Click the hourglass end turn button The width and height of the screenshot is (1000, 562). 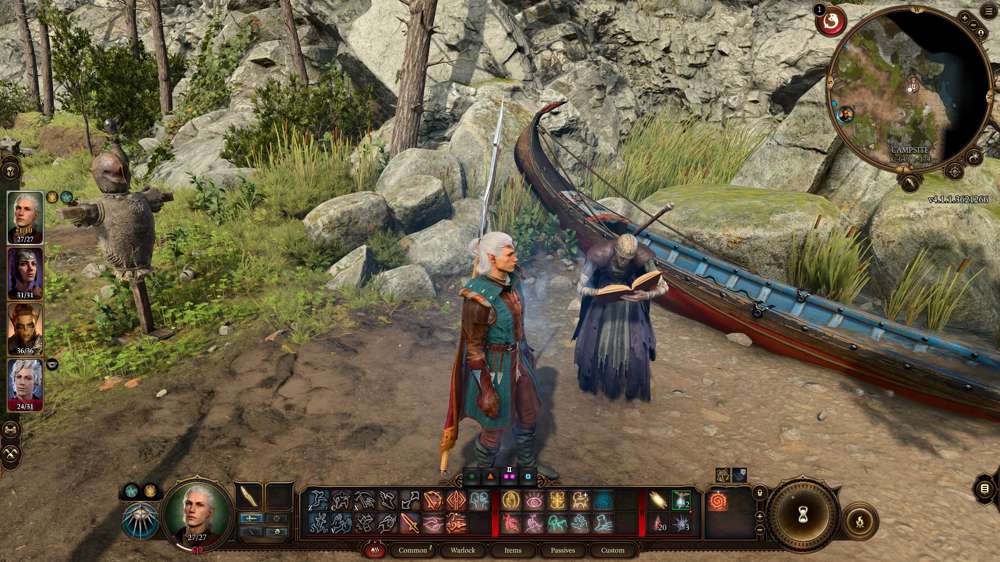(x=803, y=514)
